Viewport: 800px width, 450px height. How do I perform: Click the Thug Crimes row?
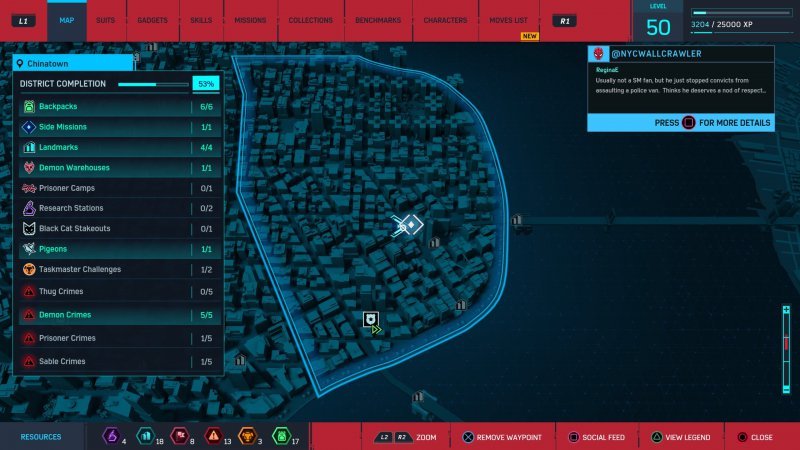click(x=117, y=290)
